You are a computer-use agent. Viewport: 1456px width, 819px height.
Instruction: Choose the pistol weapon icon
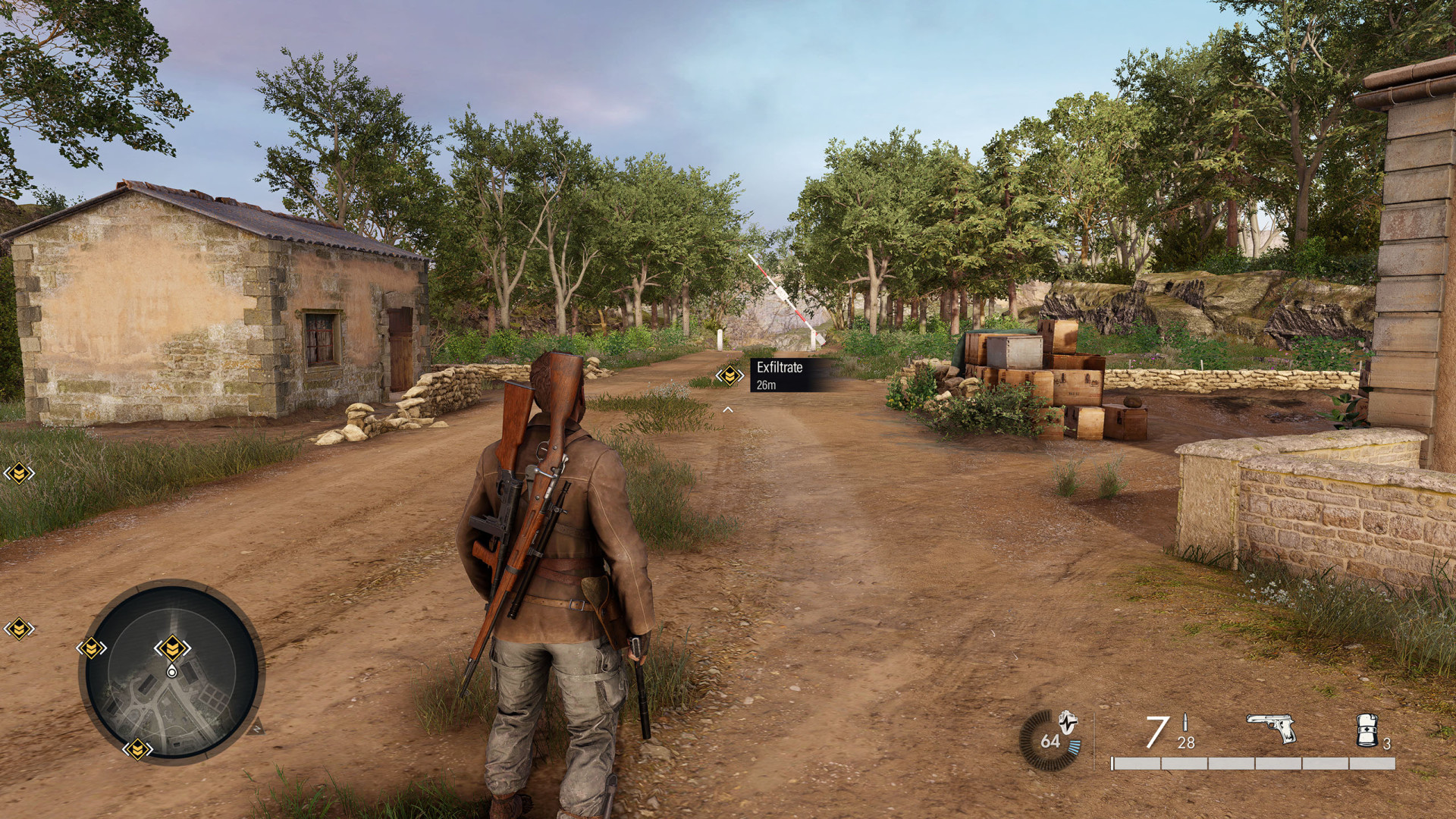click(1271, 729)
